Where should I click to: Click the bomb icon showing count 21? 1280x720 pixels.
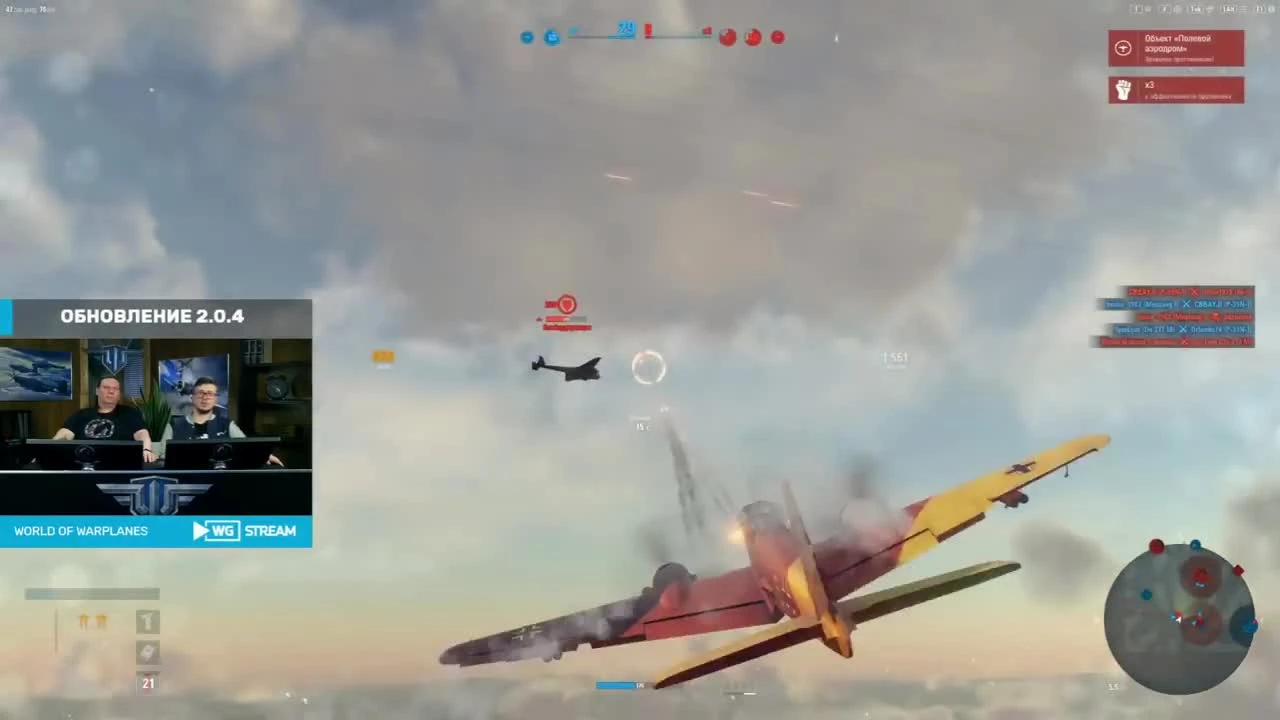(147, 682)
